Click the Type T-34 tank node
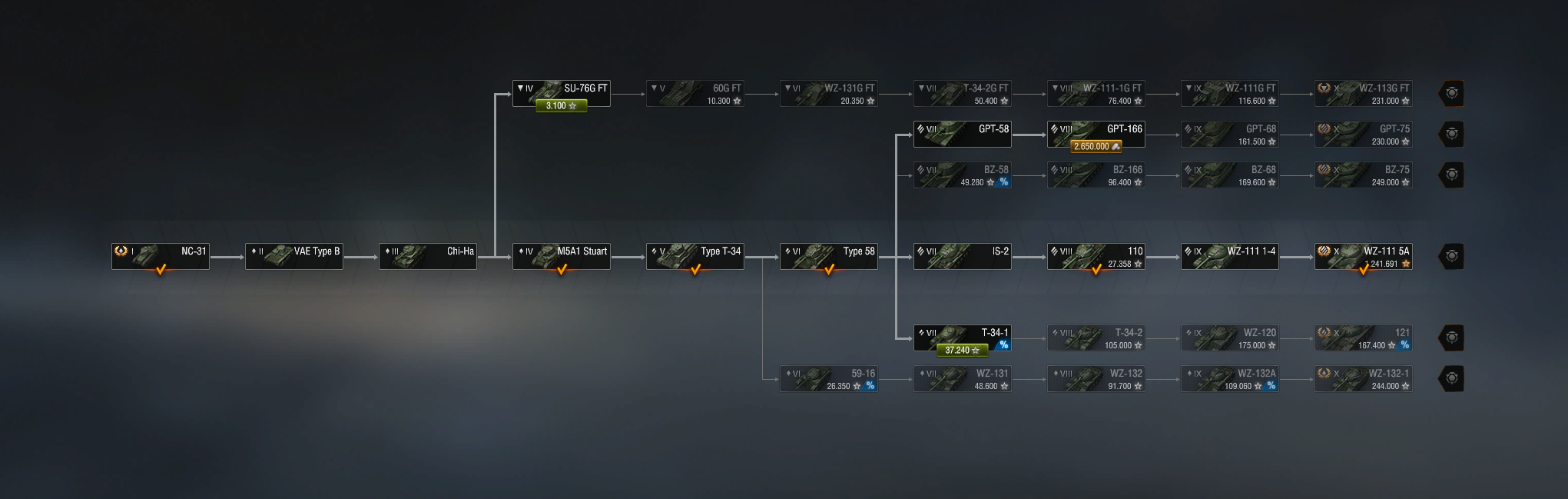 coord(694,256)
